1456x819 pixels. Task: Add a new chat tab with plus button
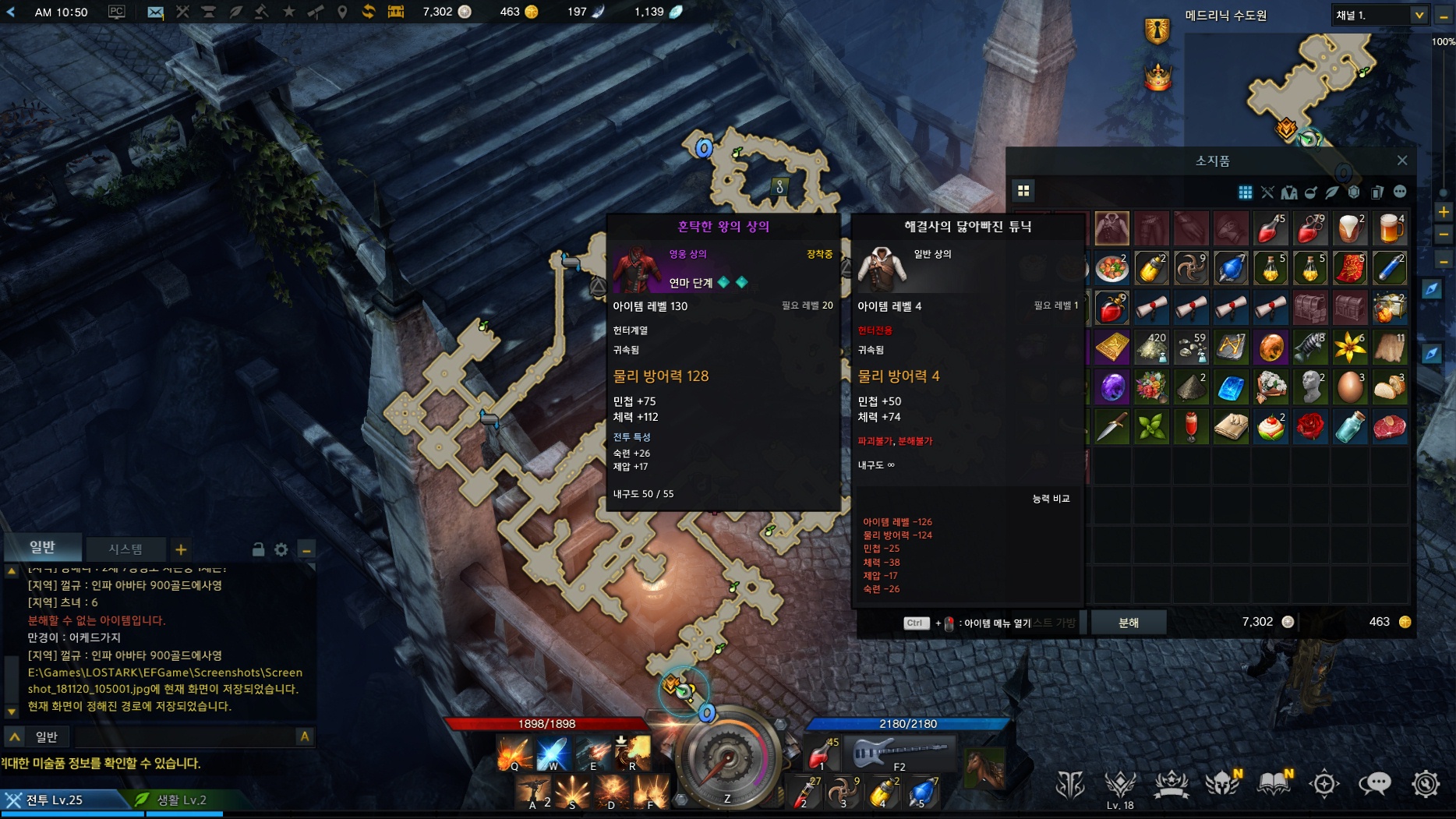[x=181, y=549]
